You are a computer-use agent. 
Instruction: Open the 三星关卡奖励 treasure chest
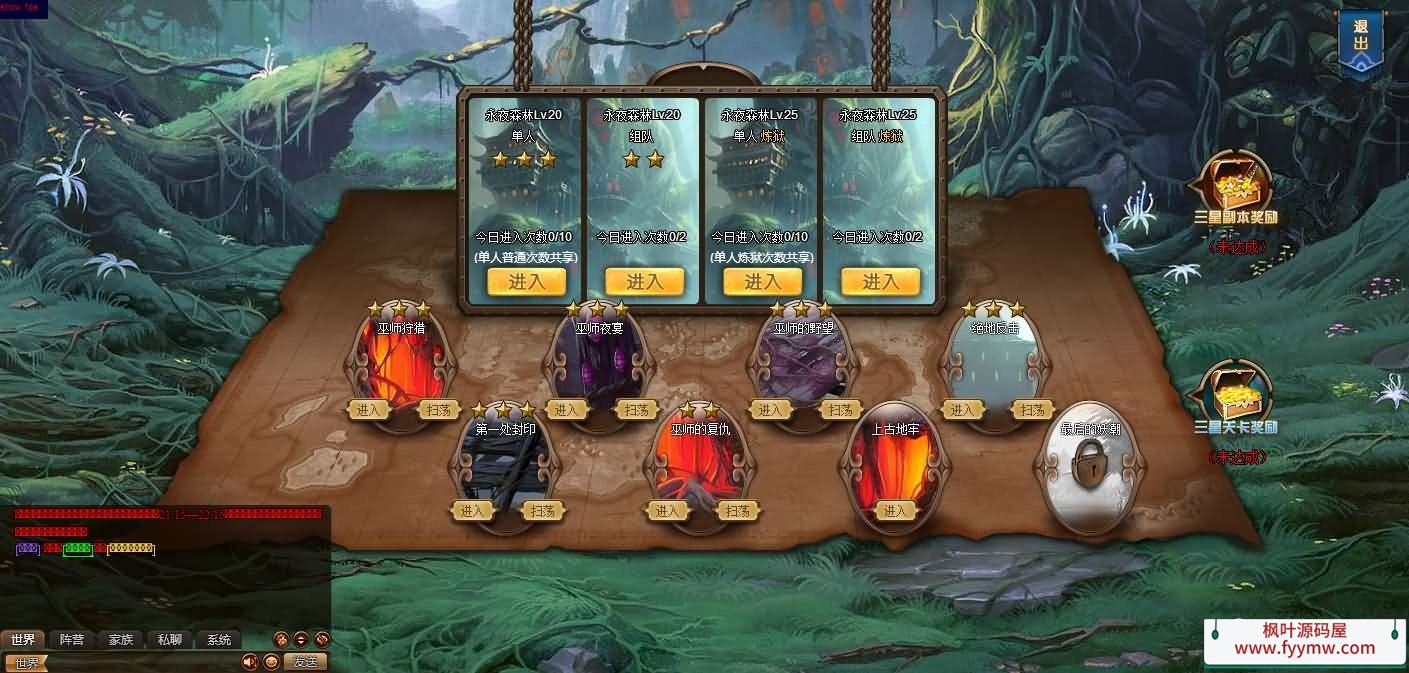[1236, 395]
